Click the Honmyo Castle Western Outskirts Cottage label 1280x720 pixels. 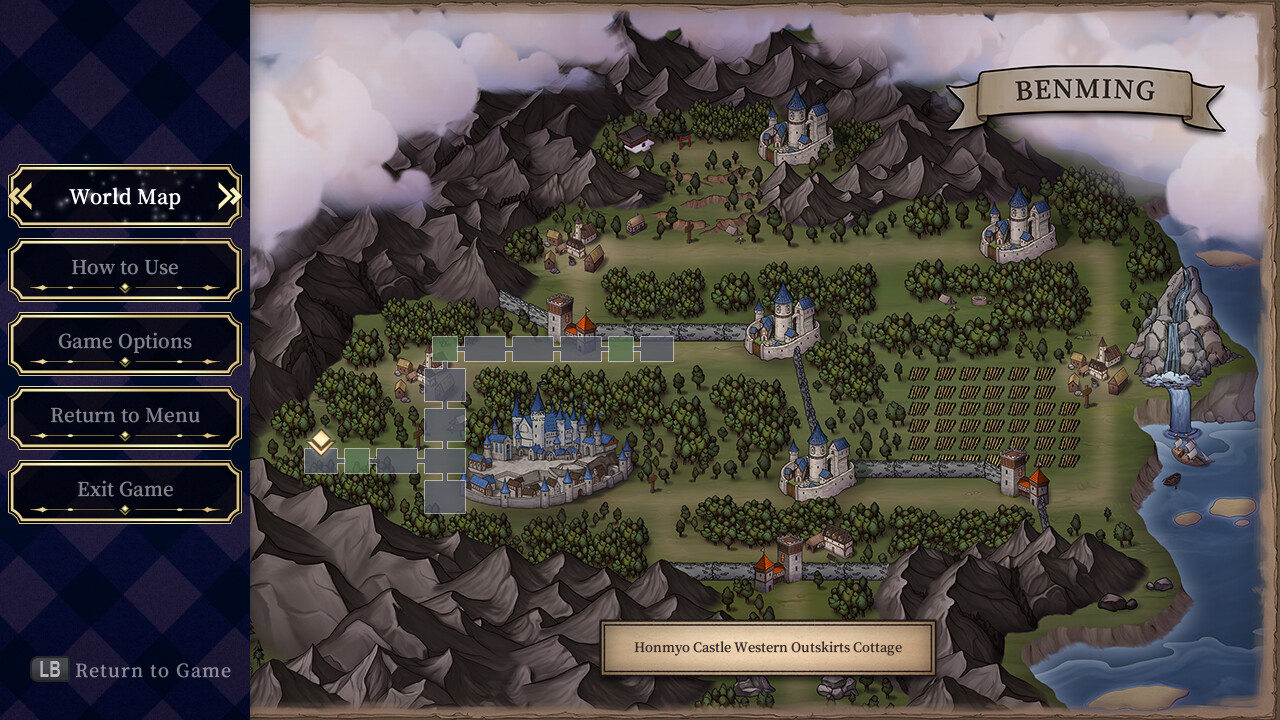pos(768,647)
